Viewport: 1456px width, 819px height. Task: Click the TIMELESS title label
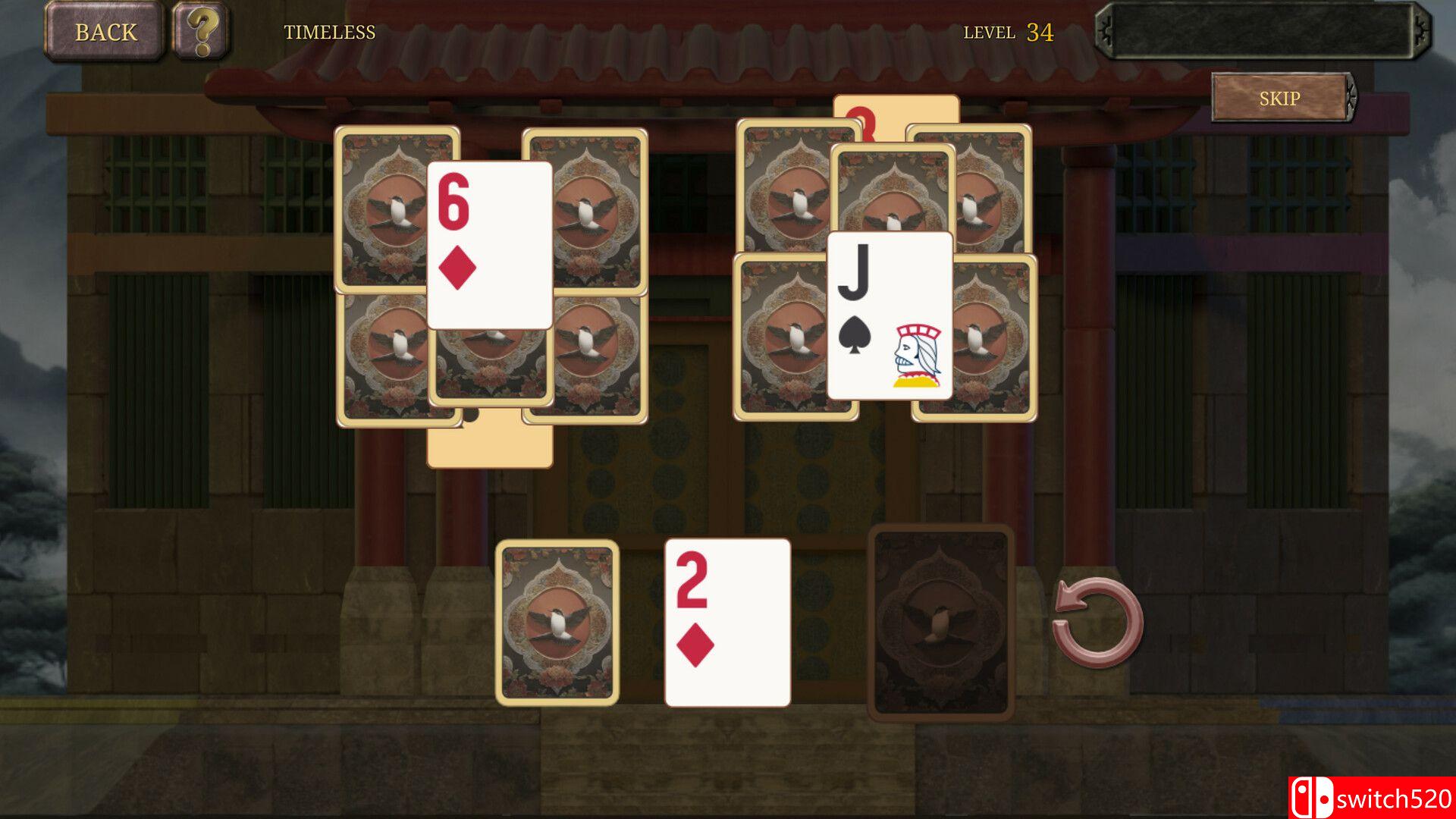[x=331, y=33]
